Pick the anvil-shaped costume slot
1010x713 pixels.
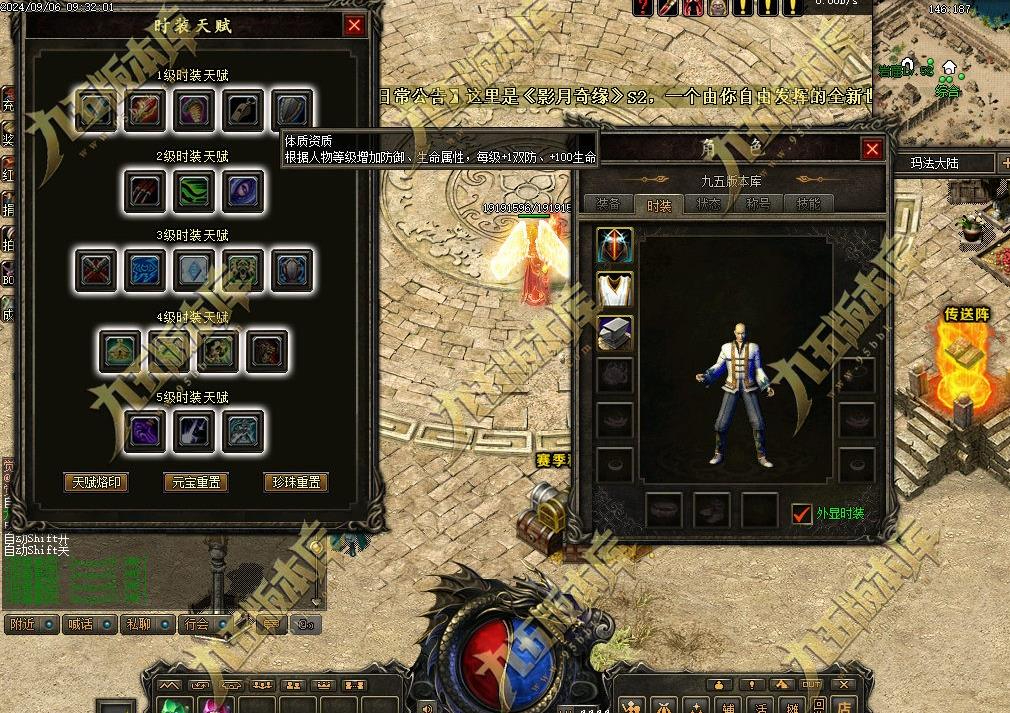[615, 333]
